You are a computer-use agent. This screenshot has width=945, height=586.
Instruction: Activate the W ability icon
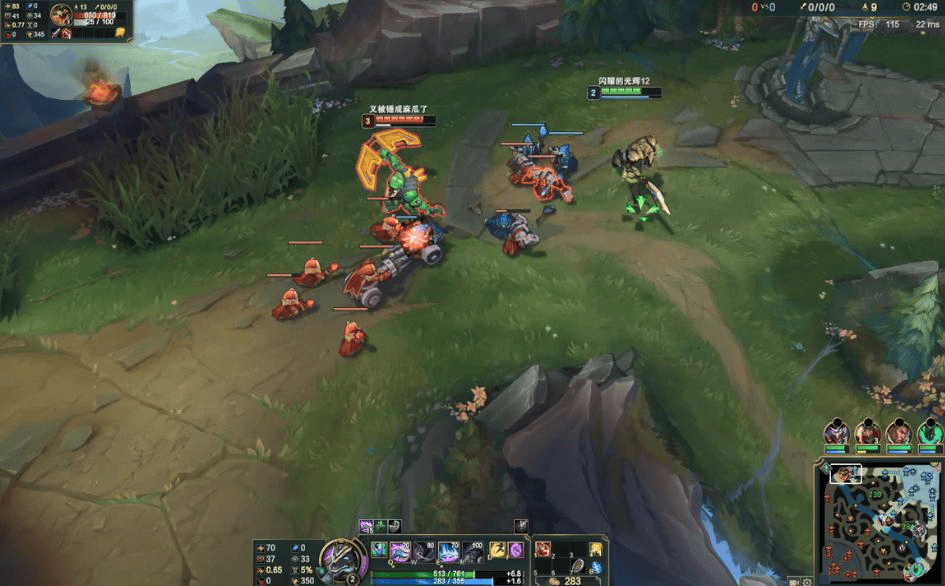pos(424,550)
